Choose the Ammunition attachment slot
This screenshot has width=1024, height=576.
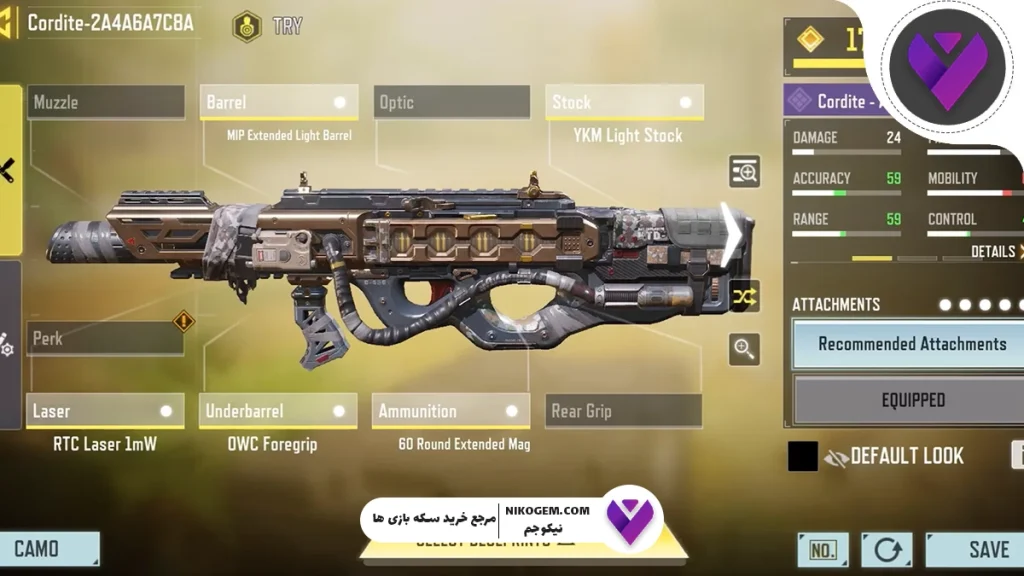tap(452, 411)
